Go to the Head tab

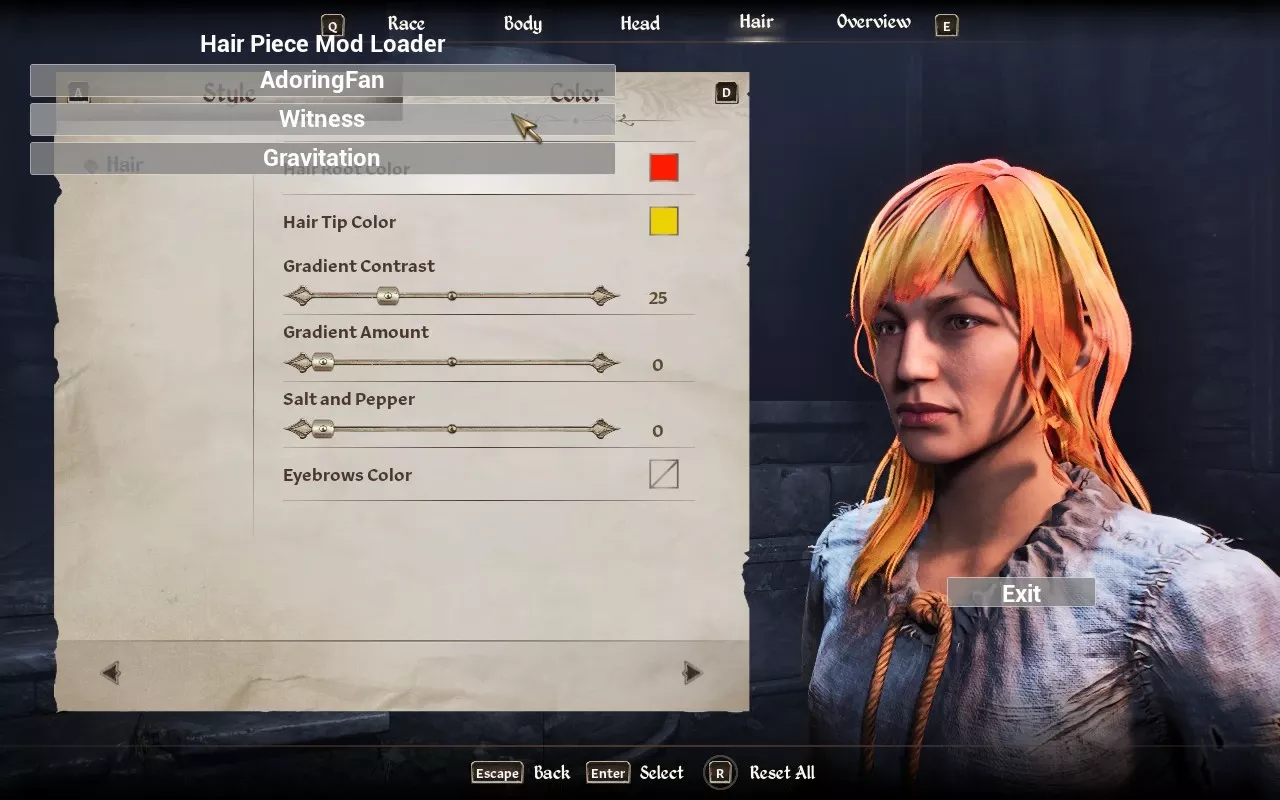pos(640,24)
